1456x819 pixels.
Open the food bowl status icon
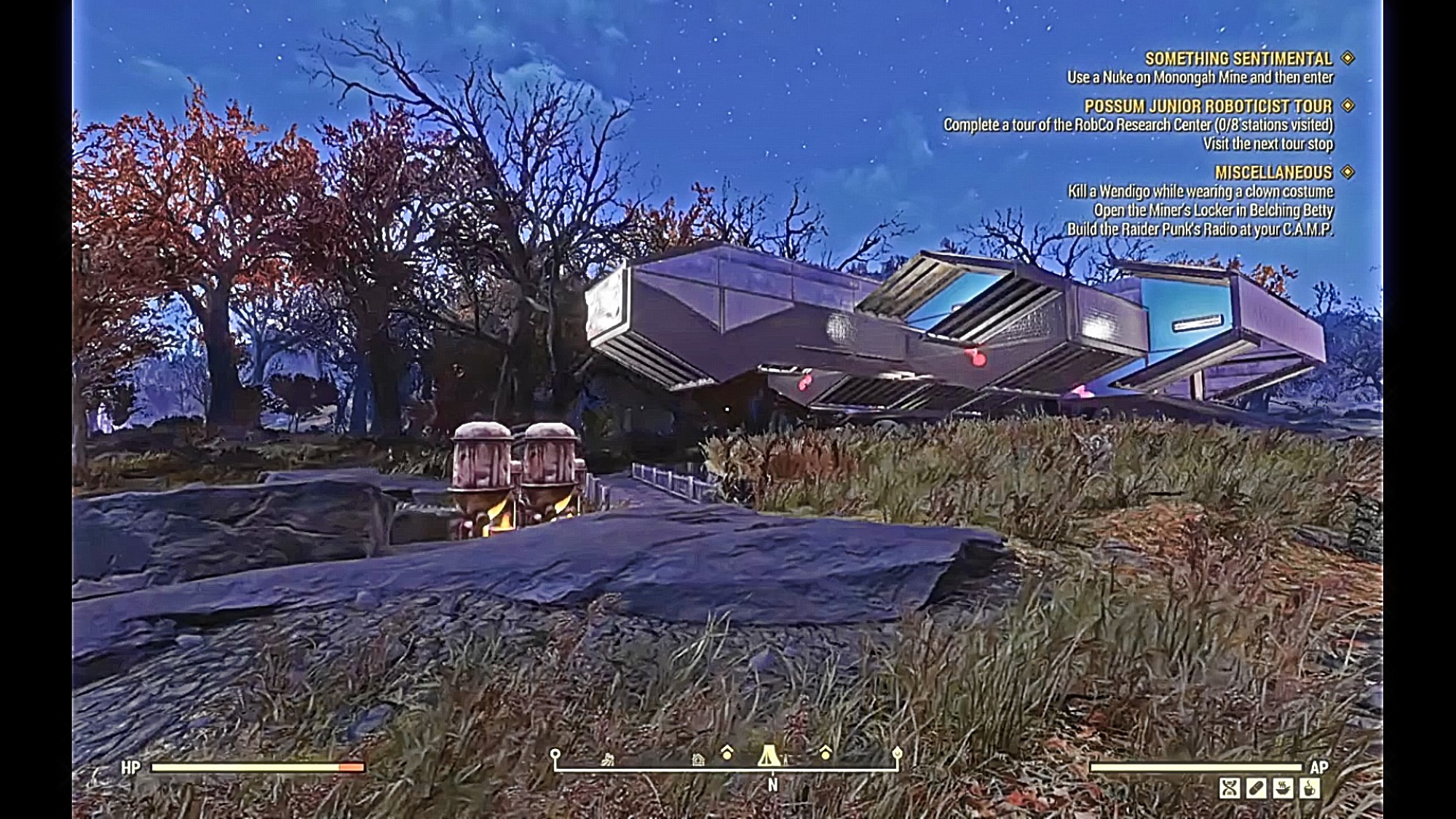tap(1283, 788)
